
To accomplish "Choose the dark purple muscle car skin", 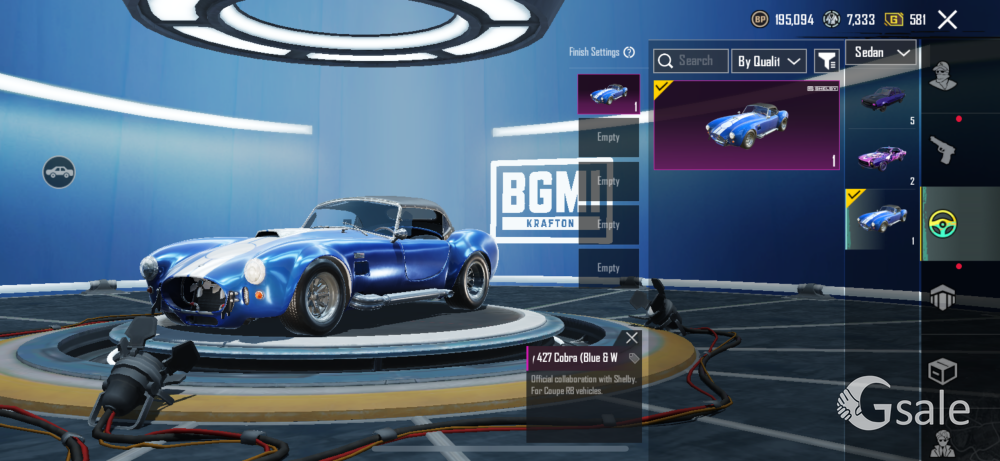I will pos(882,98).
